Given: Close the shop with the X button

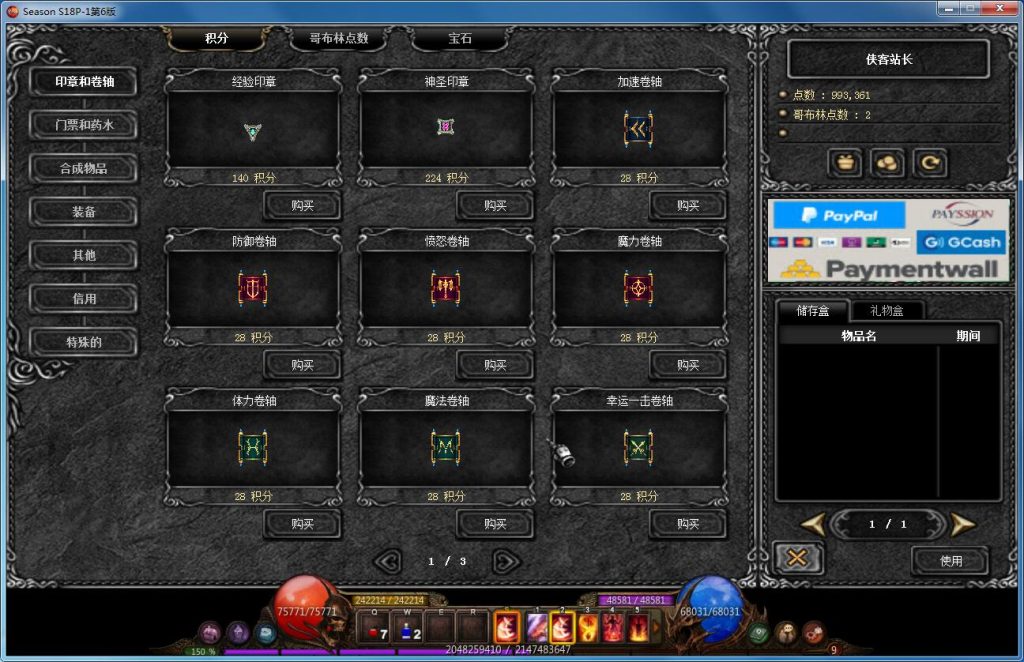Looking at the screenshot, I should pos(797,558).
